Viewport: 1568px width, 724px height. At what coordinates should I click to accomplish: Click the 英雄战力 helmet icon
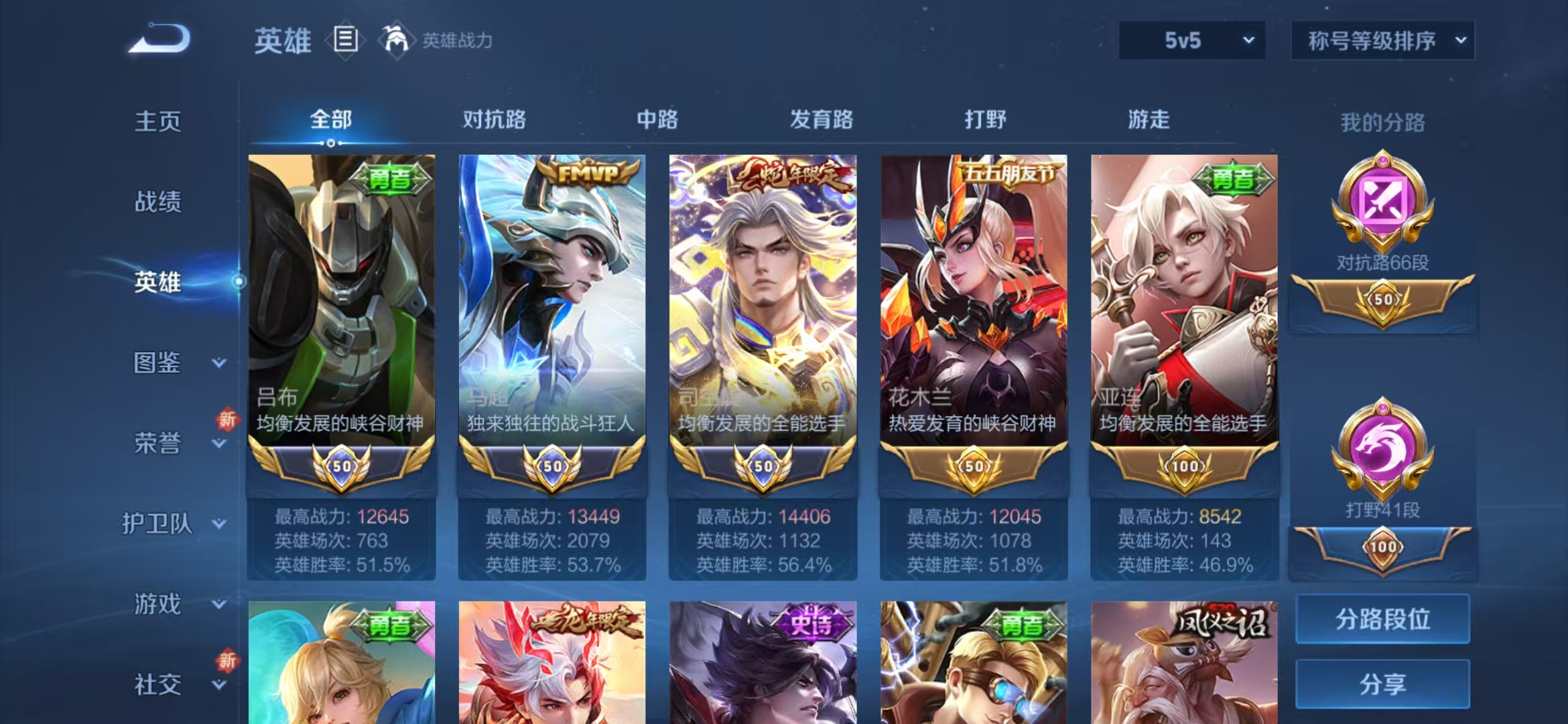395,40
